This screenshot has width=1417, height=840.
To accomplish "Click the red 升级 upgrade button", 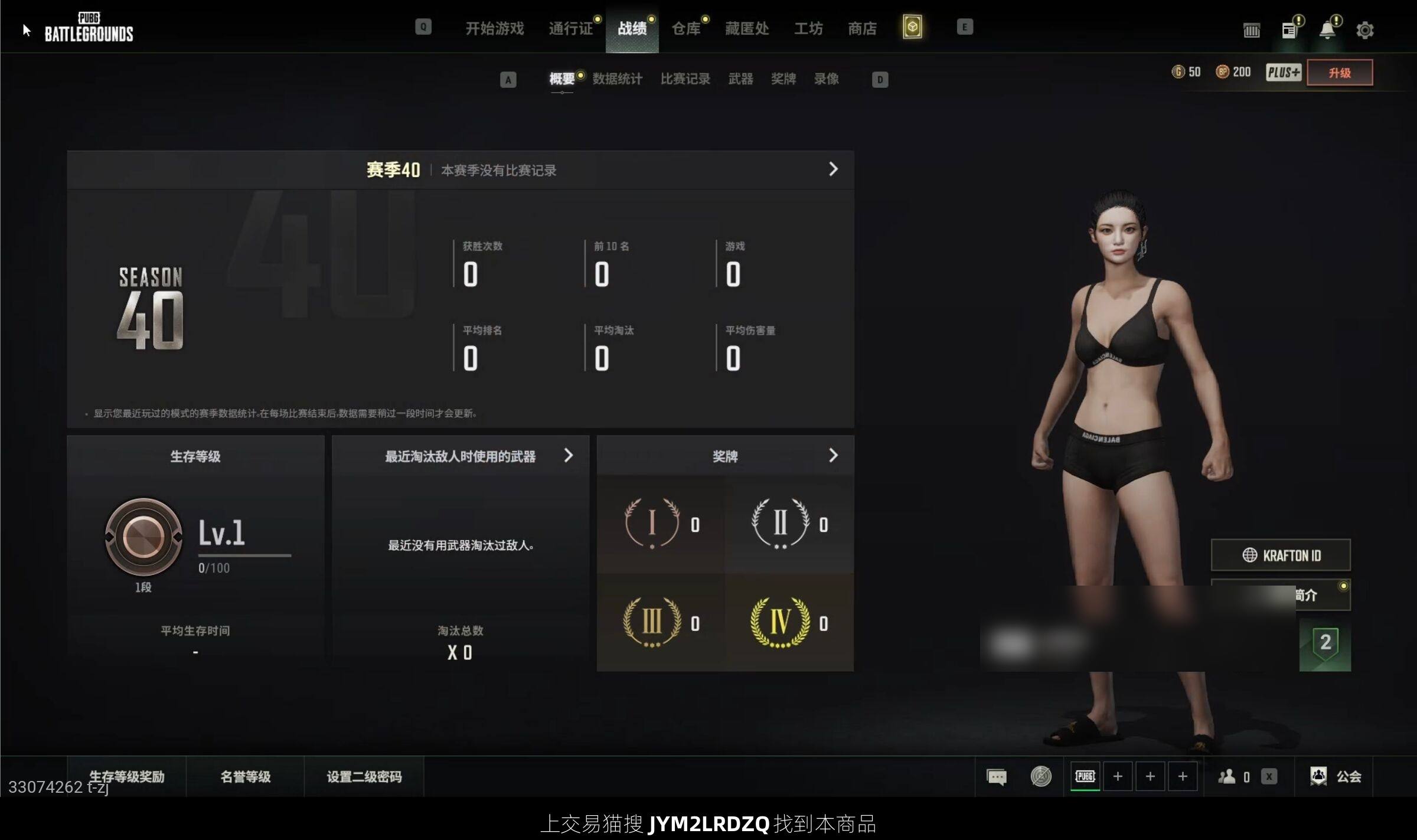I will (1339, 73).
